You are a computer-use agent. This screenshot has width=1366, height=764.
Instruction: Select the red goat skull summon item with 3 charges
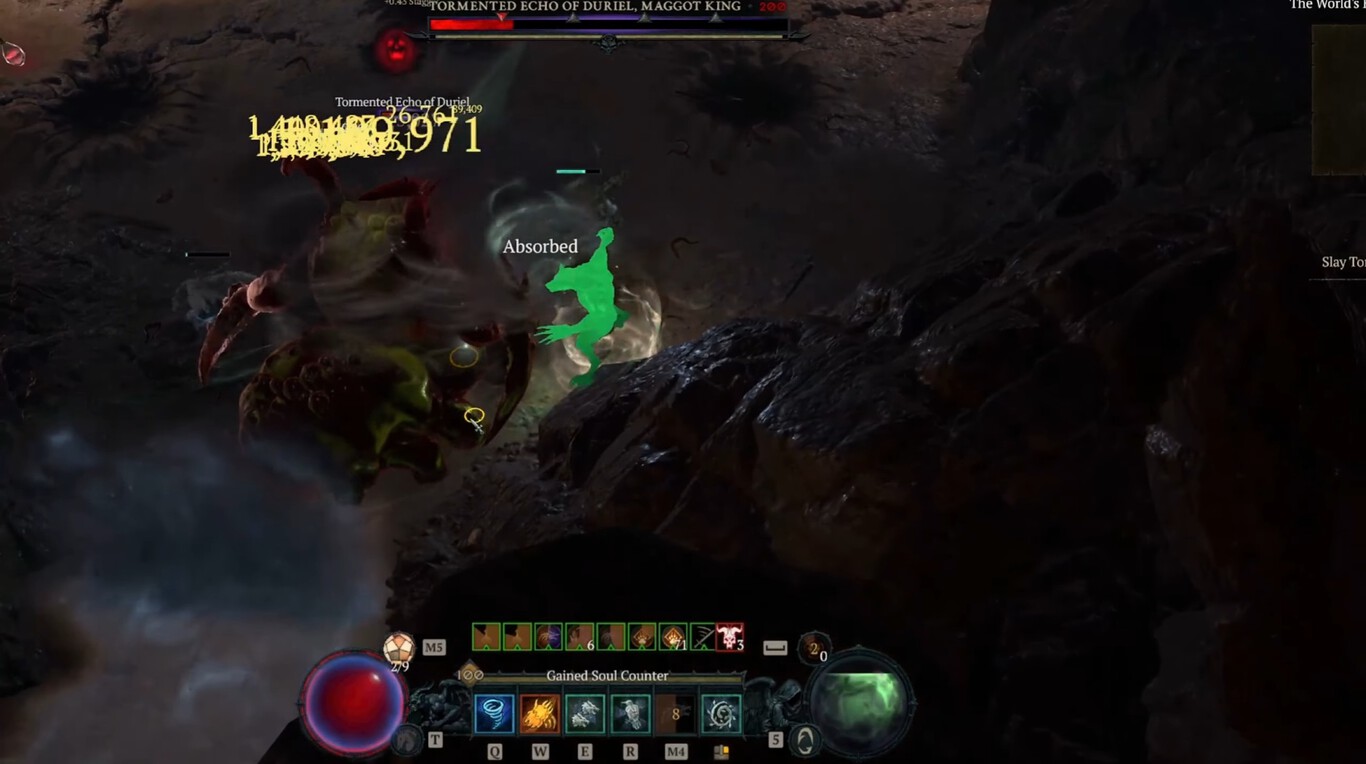point(728,637)
